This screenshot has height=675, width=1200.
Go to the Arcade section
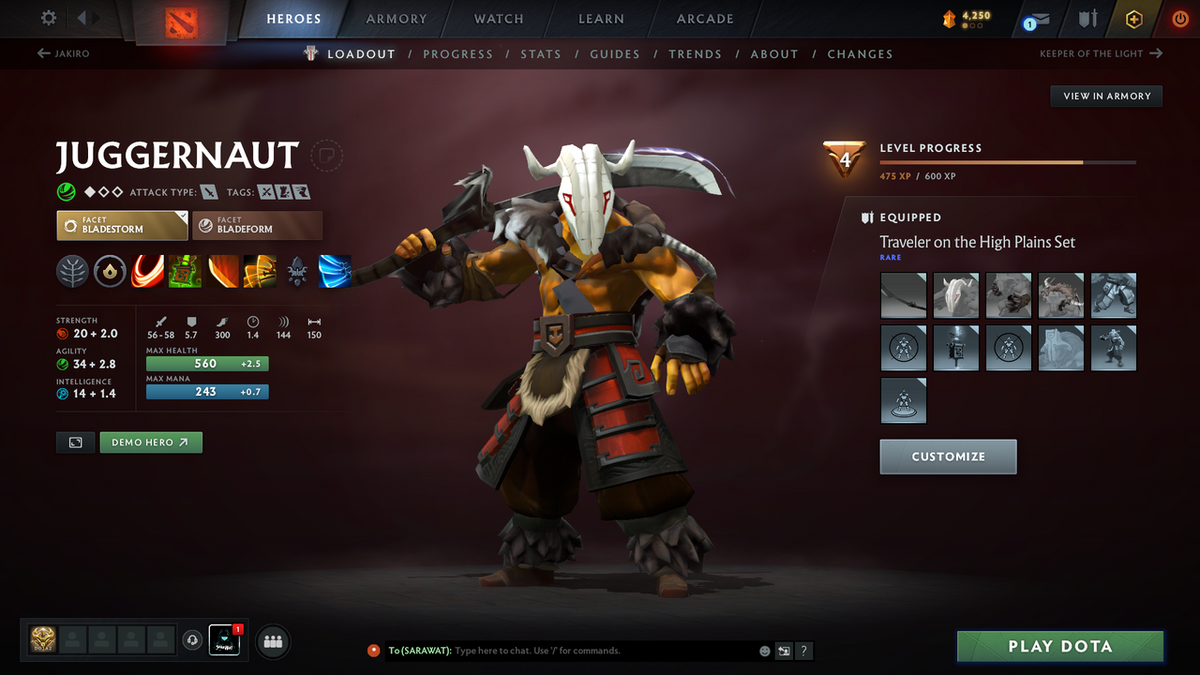tap(705, 19)
